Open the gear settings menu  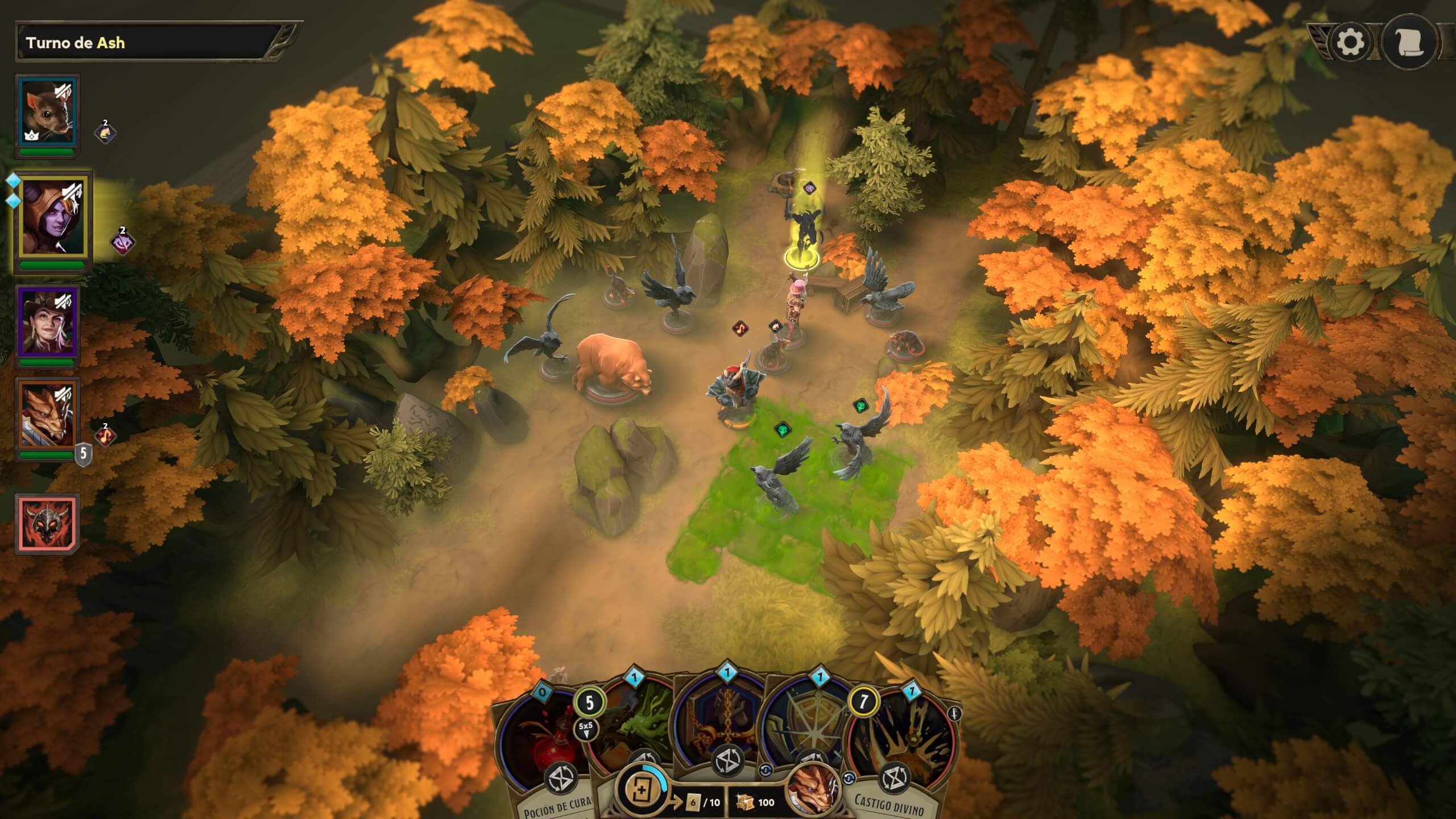1350,42
